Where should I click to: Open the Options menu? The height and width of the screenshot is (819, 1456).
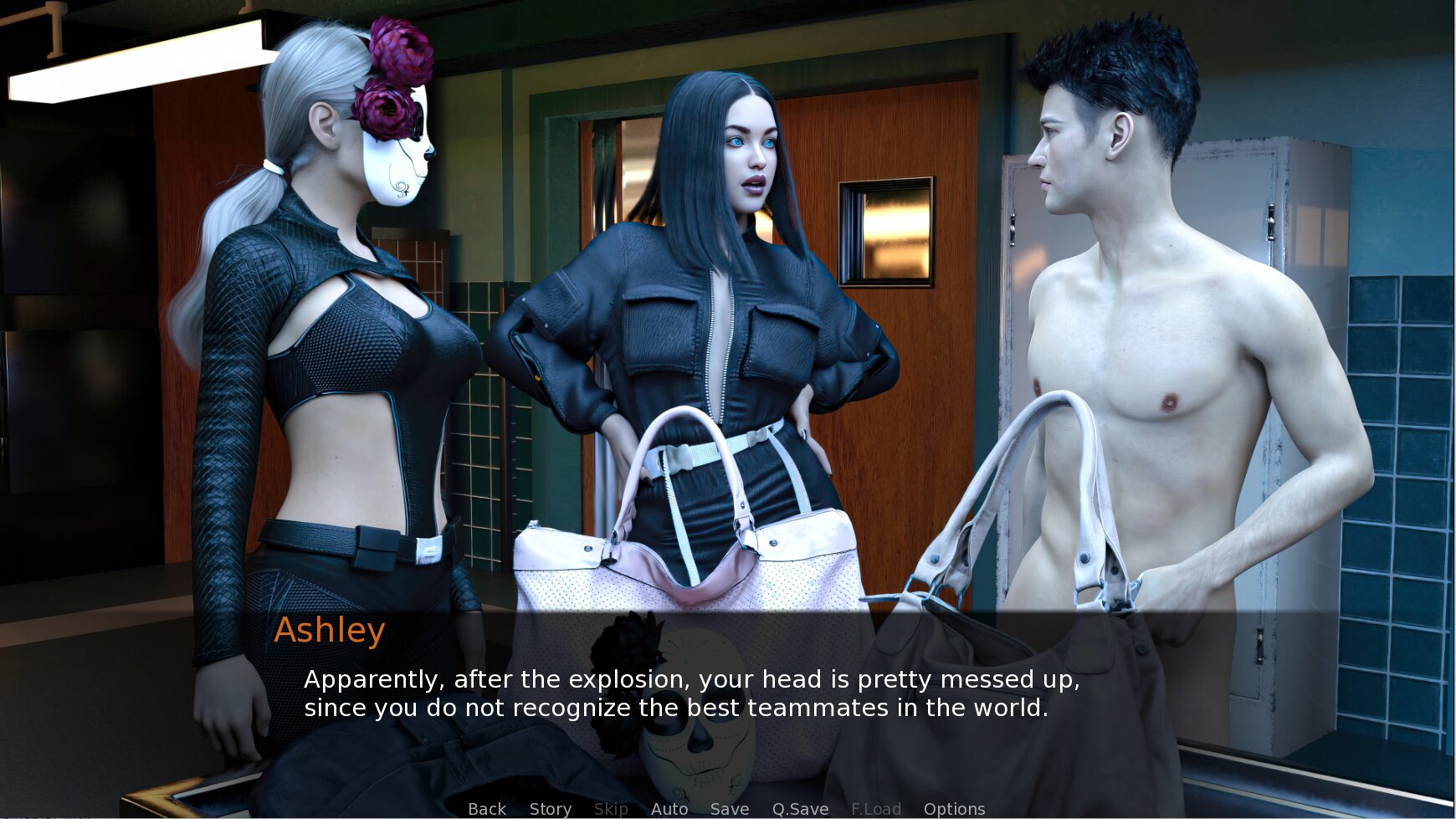954,808
